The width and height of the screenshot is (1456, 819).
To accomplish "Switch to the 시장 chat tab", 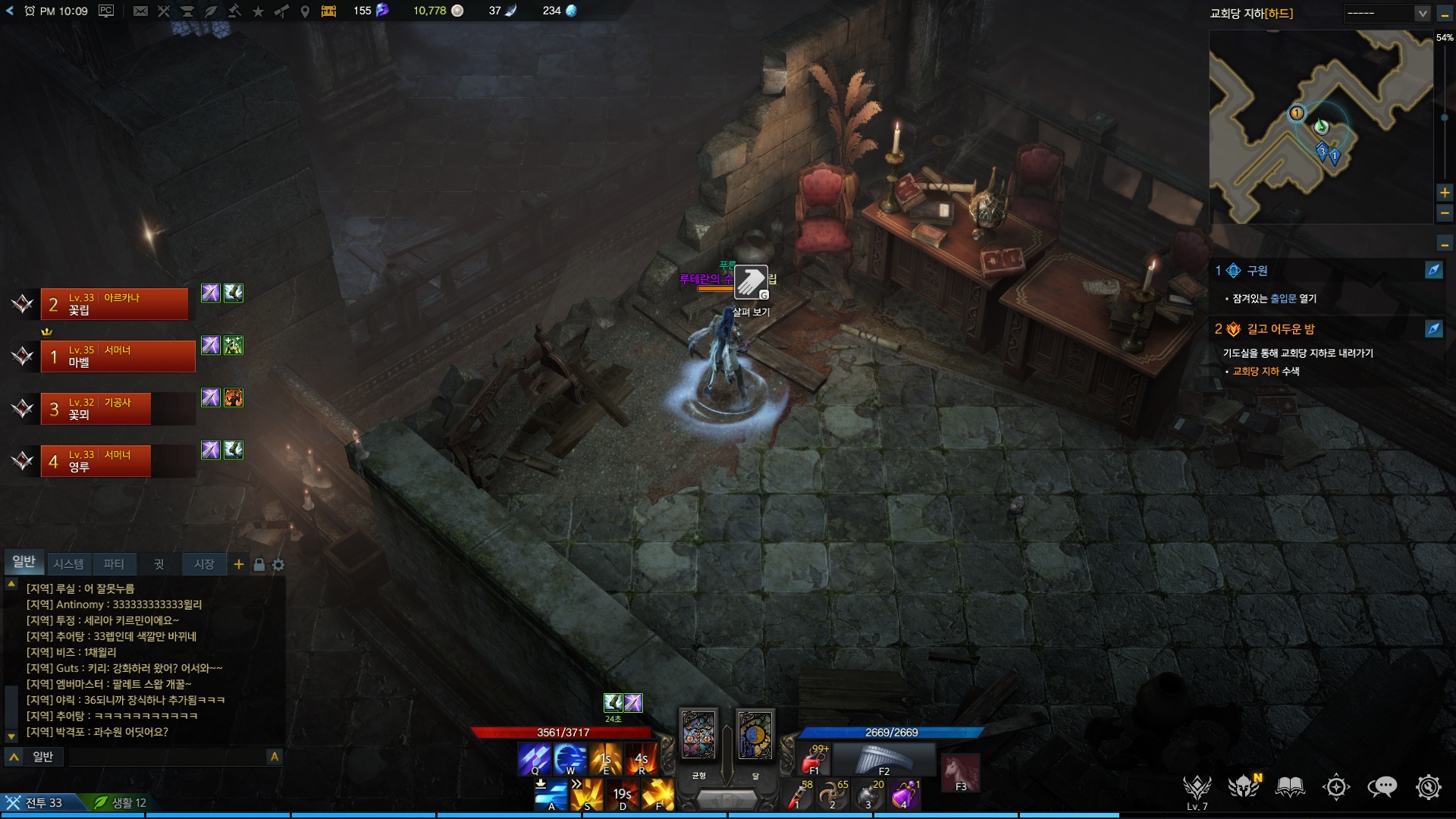I will (x=204, y=563).
